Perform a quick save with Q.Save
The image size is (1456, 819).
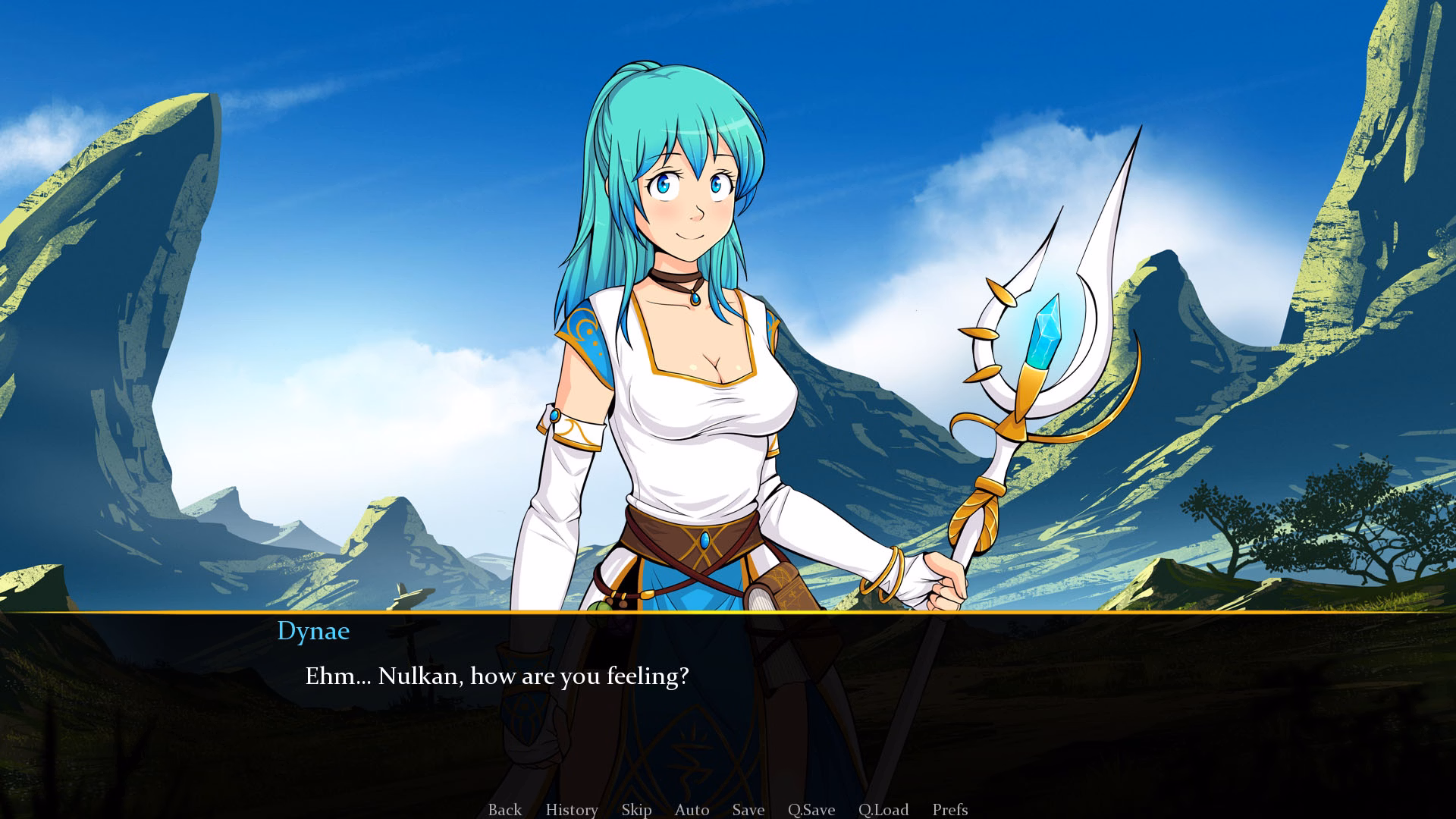pos(811,810)
